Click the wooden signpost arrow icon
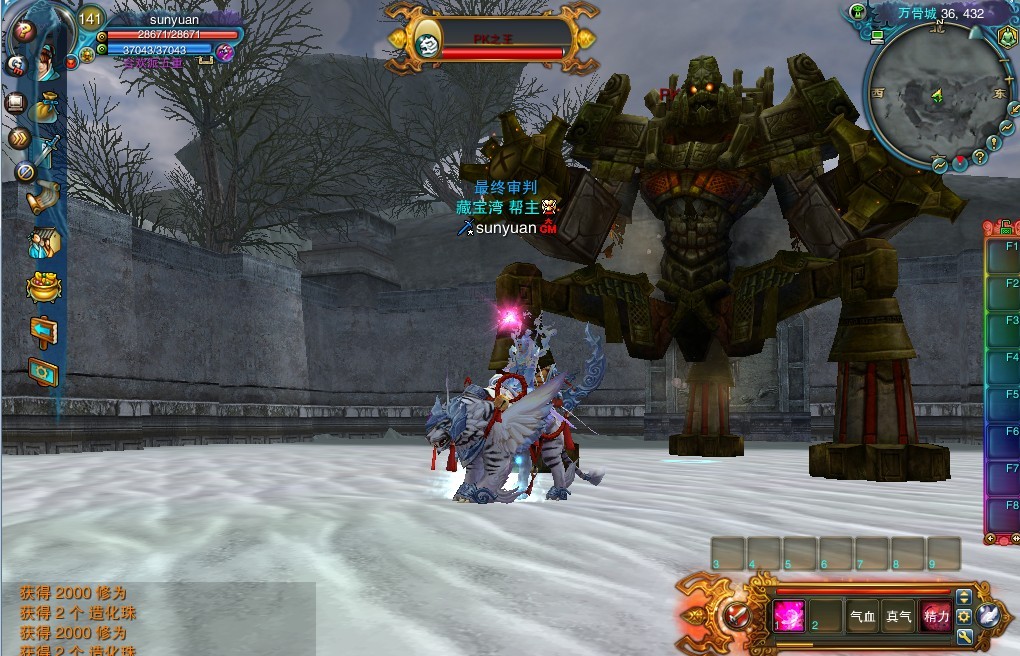 tap(44, 330)
